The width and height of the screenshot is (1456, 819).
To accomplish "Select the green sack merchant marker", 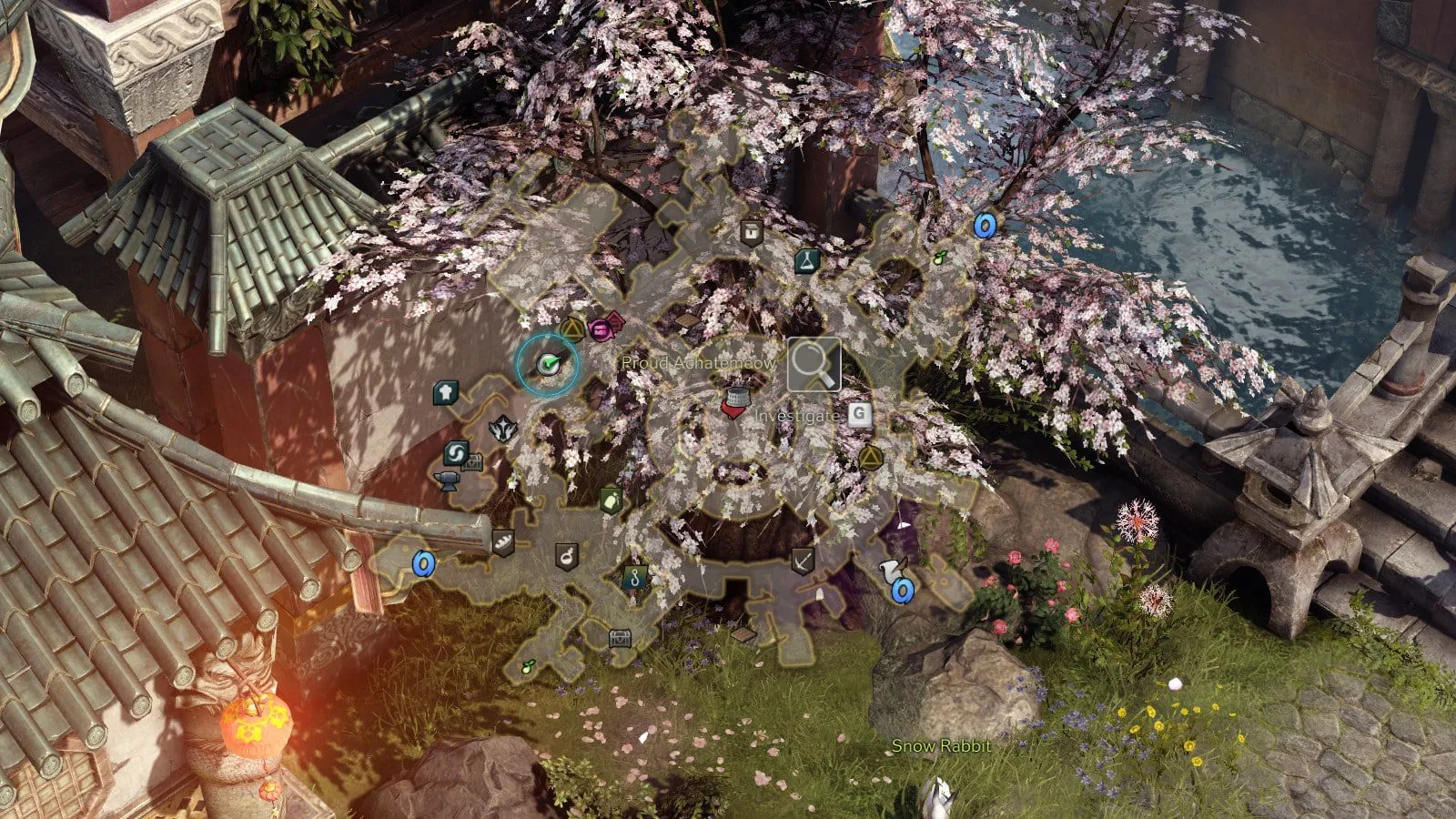I will click(x=612, y=499).
